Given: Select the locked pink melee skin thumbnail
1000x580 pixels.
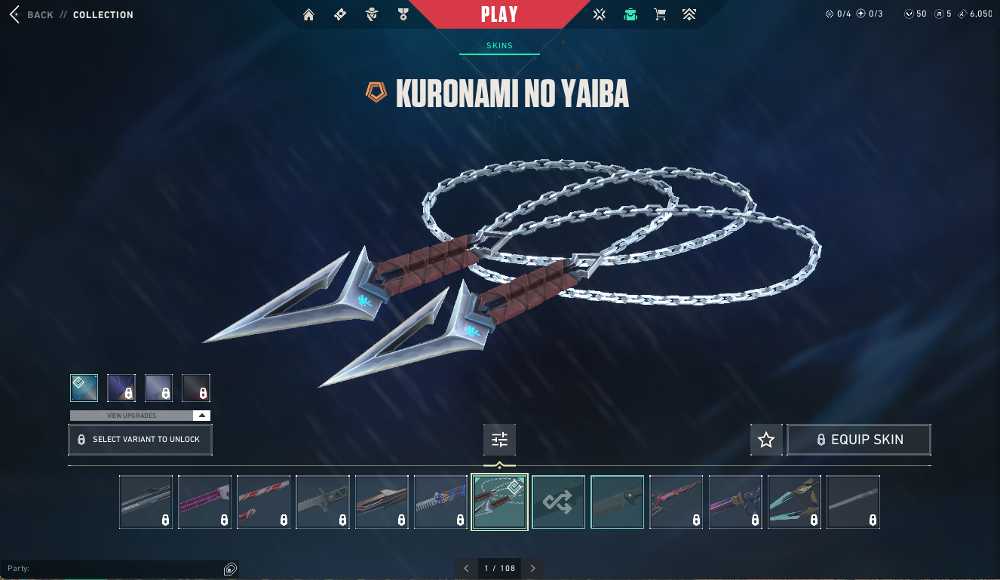Looking at the screenshot, I should tap(204, 502).
